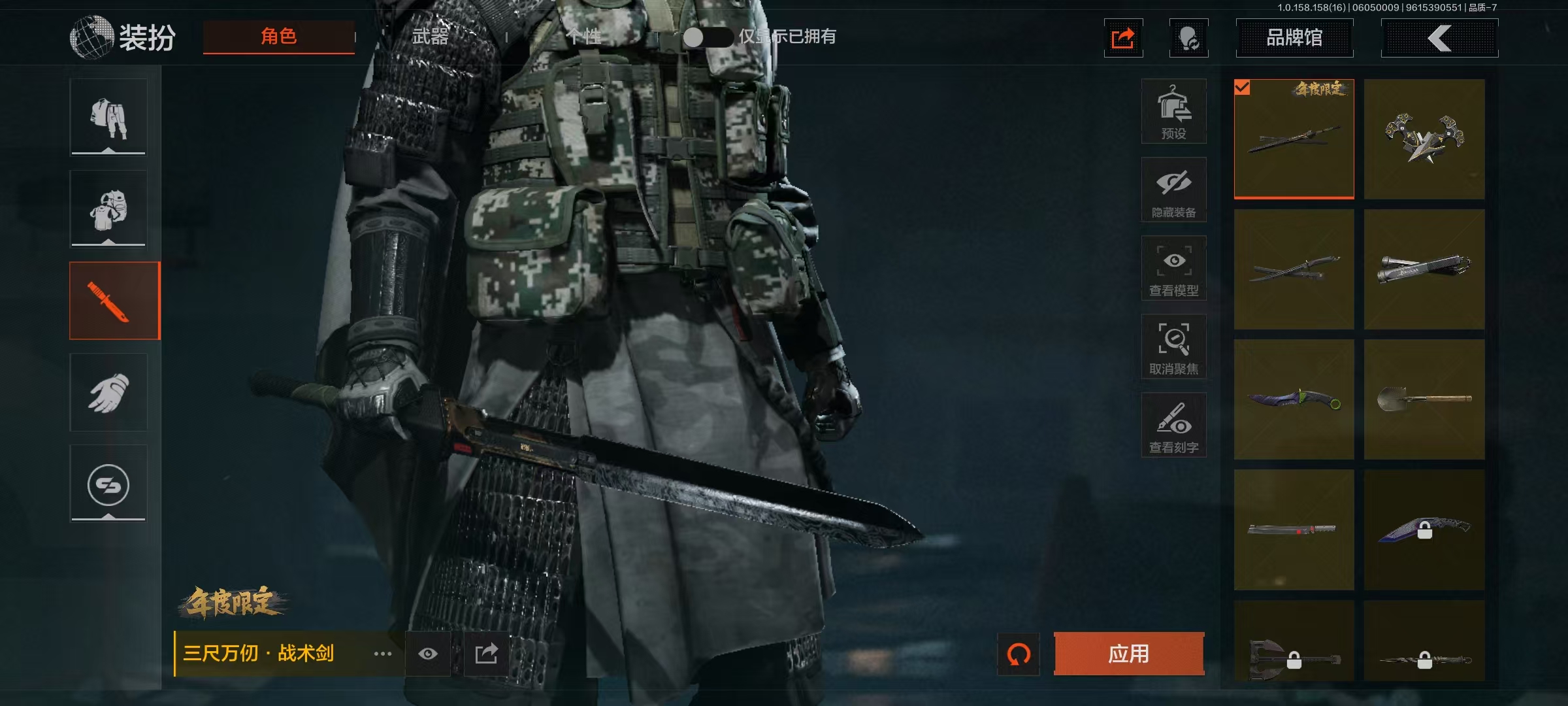This screenshot has height=706, width=1568.
Task: Choose the shovel melee weapon thumbnail
Action: pos(1424,399)
